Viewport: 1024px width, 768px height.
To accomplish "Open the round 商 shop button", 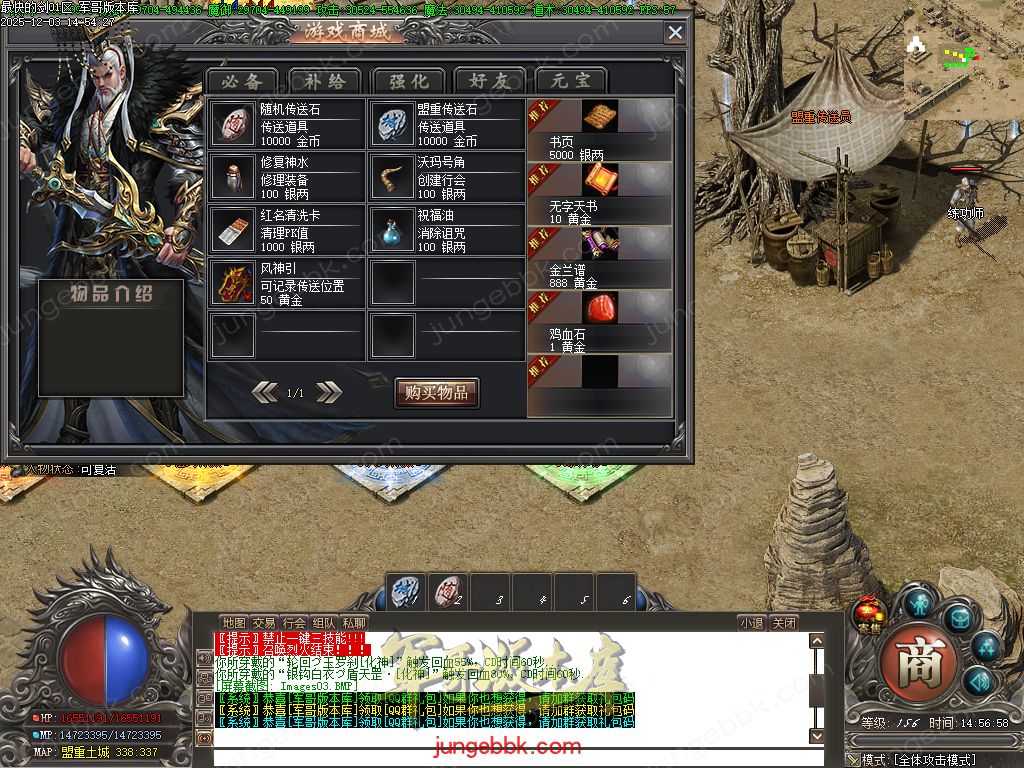I will 913,661.
